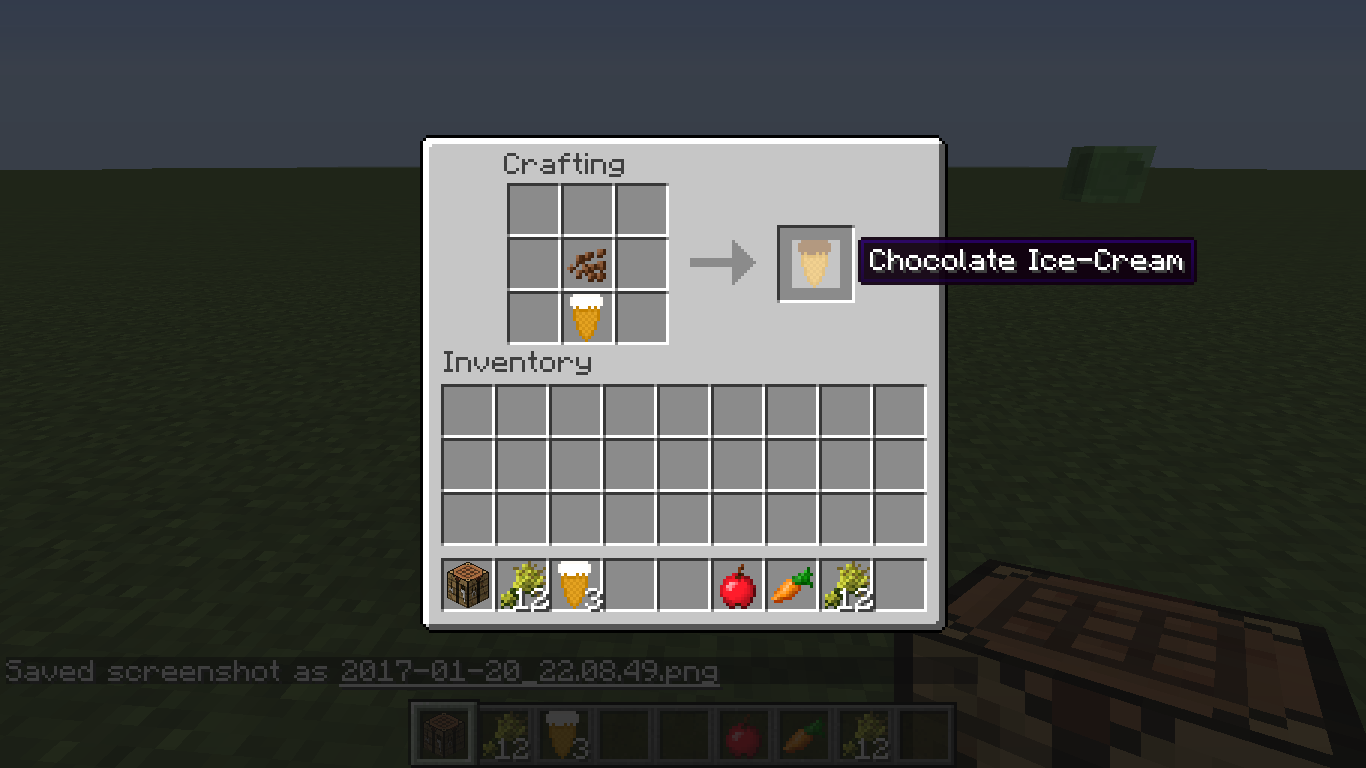Click the top-left slot of the crafting grid
The width and height of the screenshot is (1366, 768).
coord(531,210)
